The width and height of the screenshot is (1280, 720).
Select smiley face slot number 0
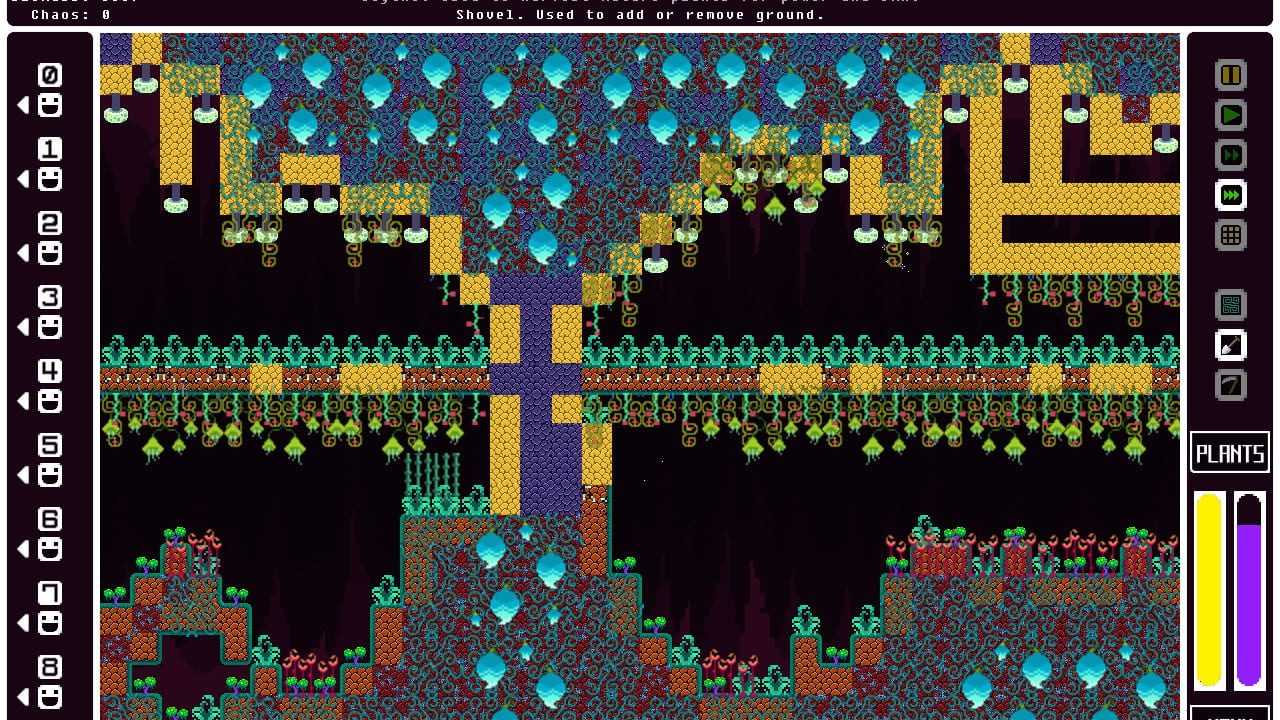49,105
